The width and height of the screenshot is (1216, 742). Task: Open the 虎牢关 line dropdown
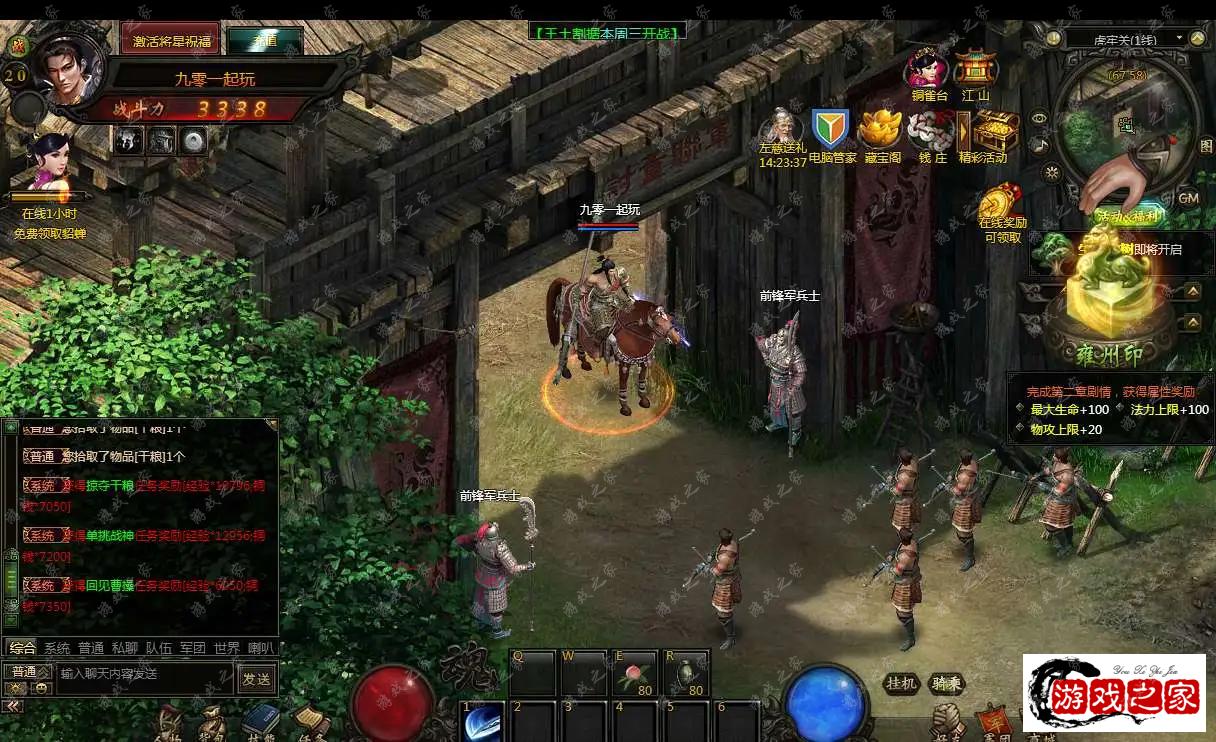1125,39
